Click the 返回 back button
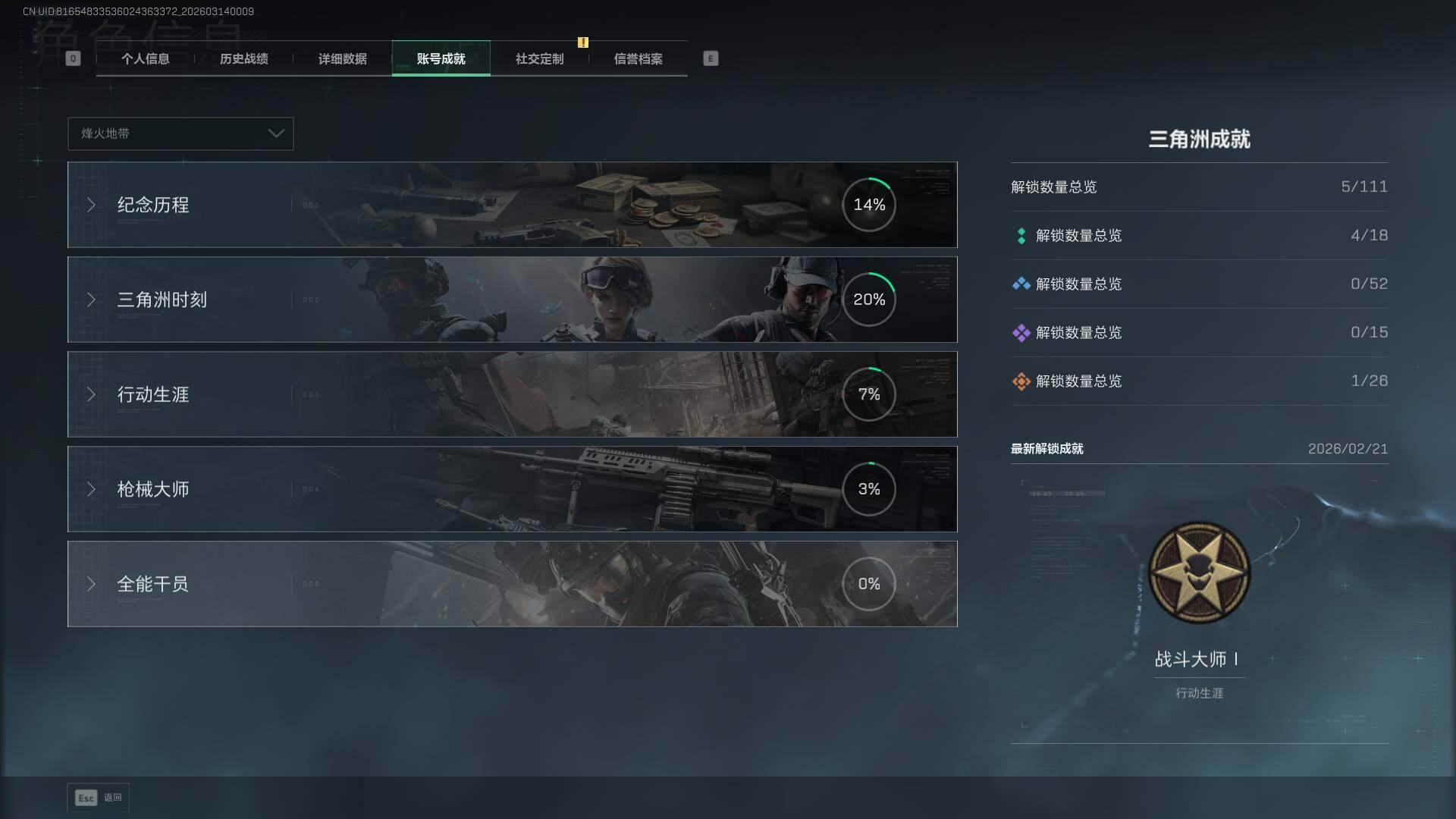The width and height of the screenshot is (1456, 819). (x=99, y=798)
